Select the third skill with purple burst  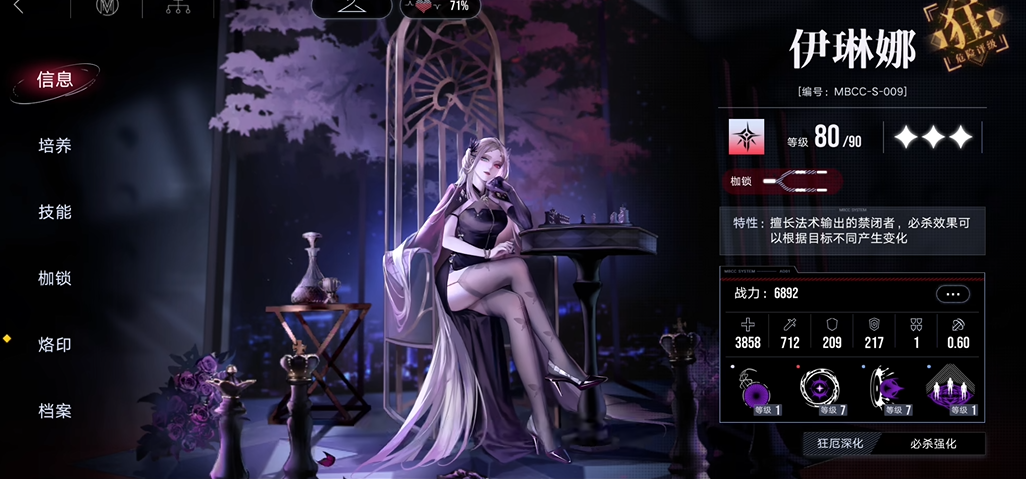[886, 391]
